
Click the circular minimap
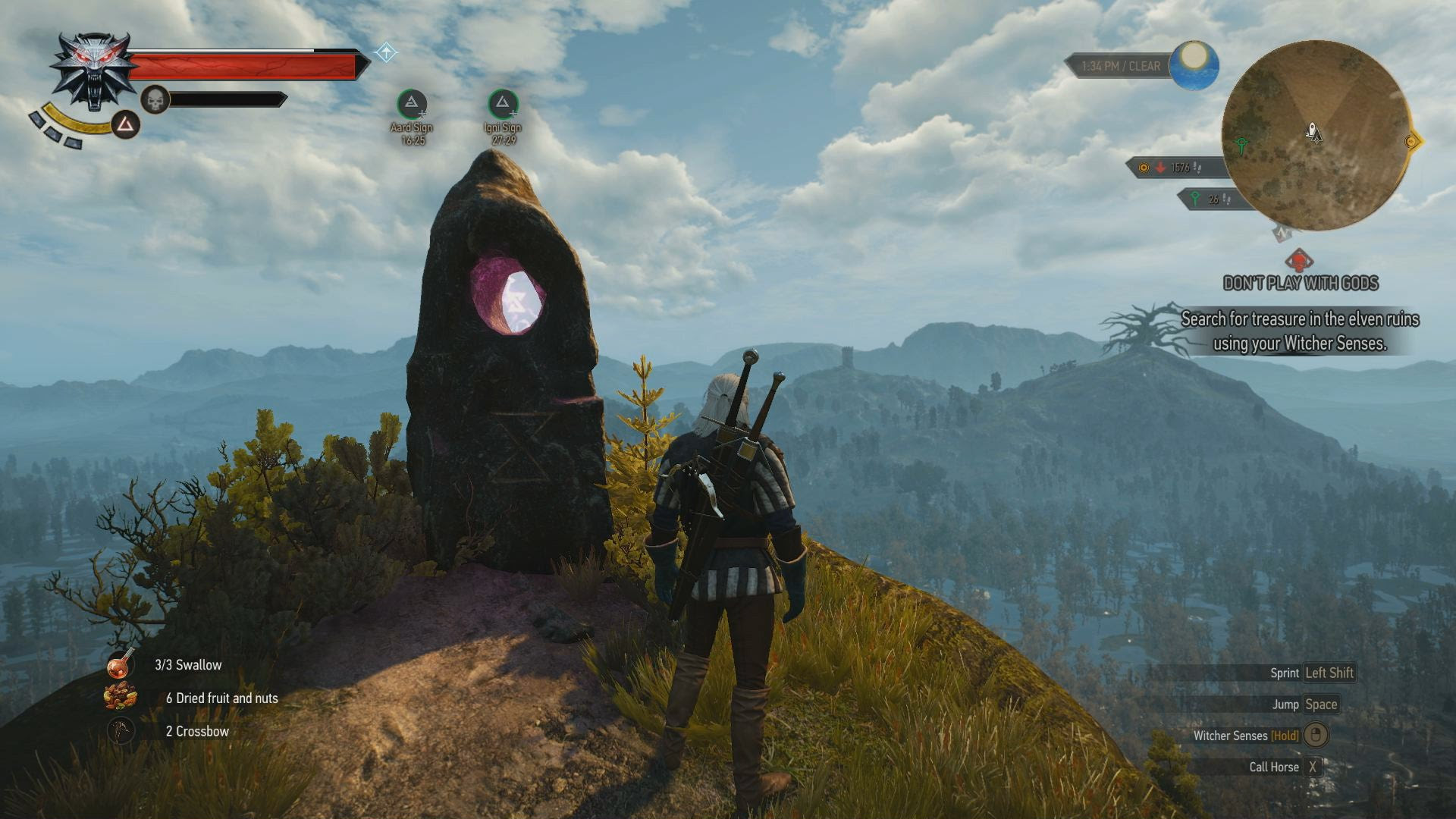1316,135
